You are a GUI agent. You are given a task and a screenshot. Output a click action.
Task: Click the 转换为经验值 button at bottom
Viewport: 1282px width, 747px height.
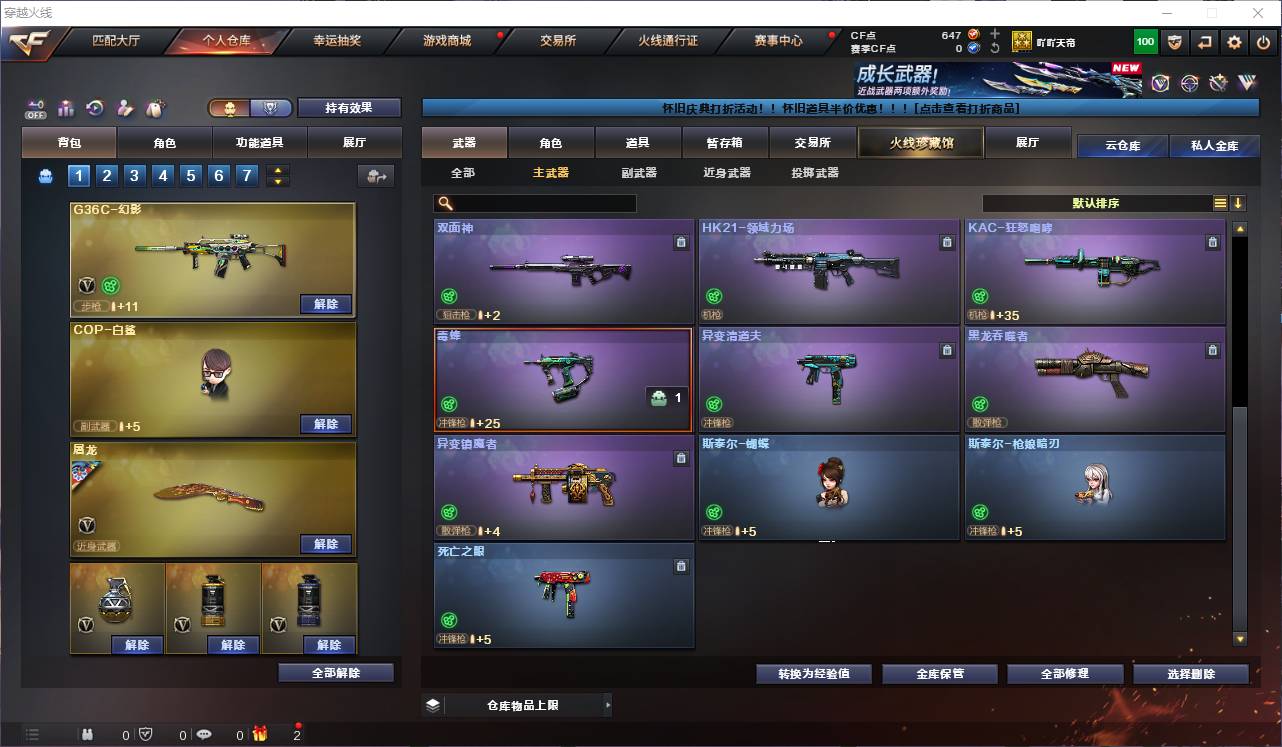coord(813,673)
